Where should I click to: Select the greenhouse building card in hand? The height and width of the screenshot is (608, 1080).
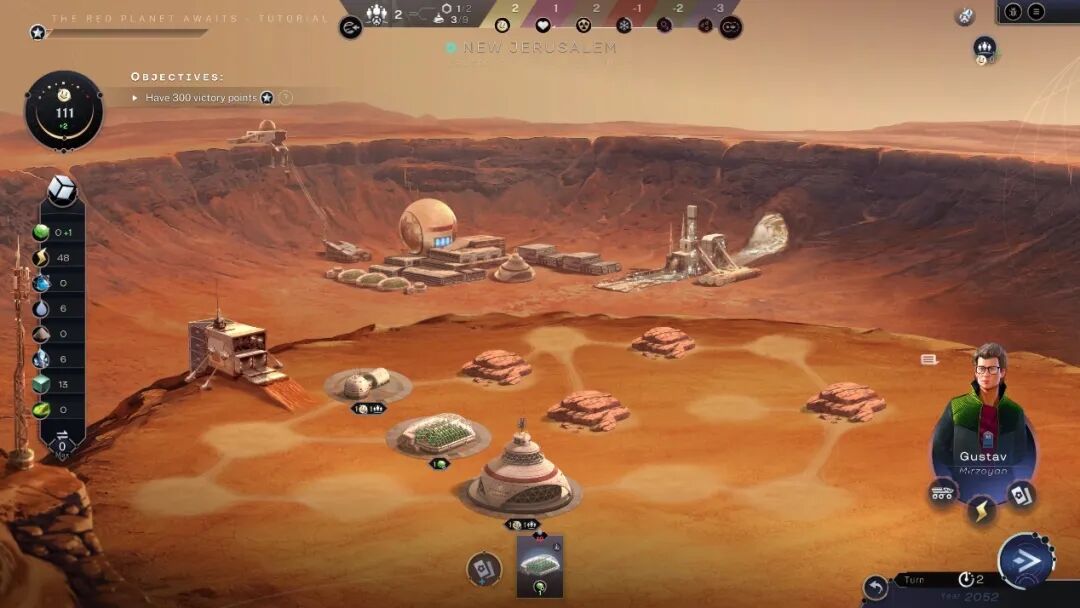tap(540, 565)
